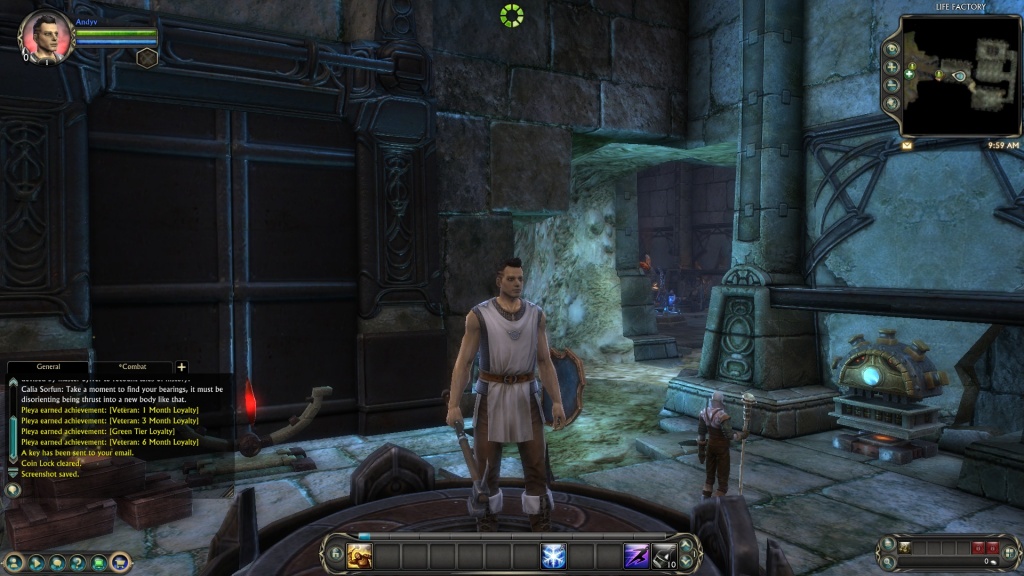Open the help question mark menu
Viewport: 1024px width, 576px height.
point(78,562)
